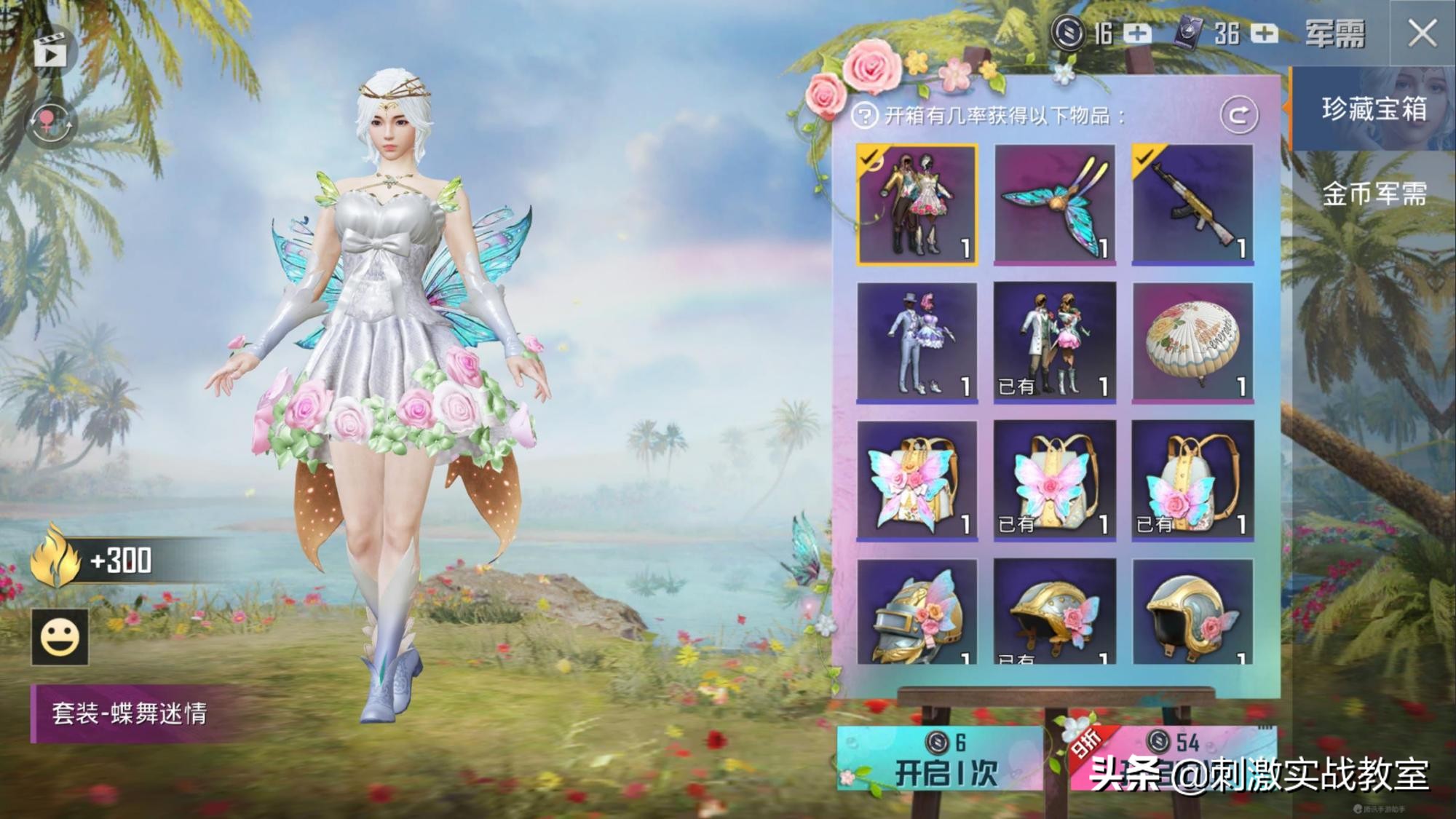Select the butterfly wing glider reward
Viewport: 1456px width, 819px height.
pos(1054,204)
